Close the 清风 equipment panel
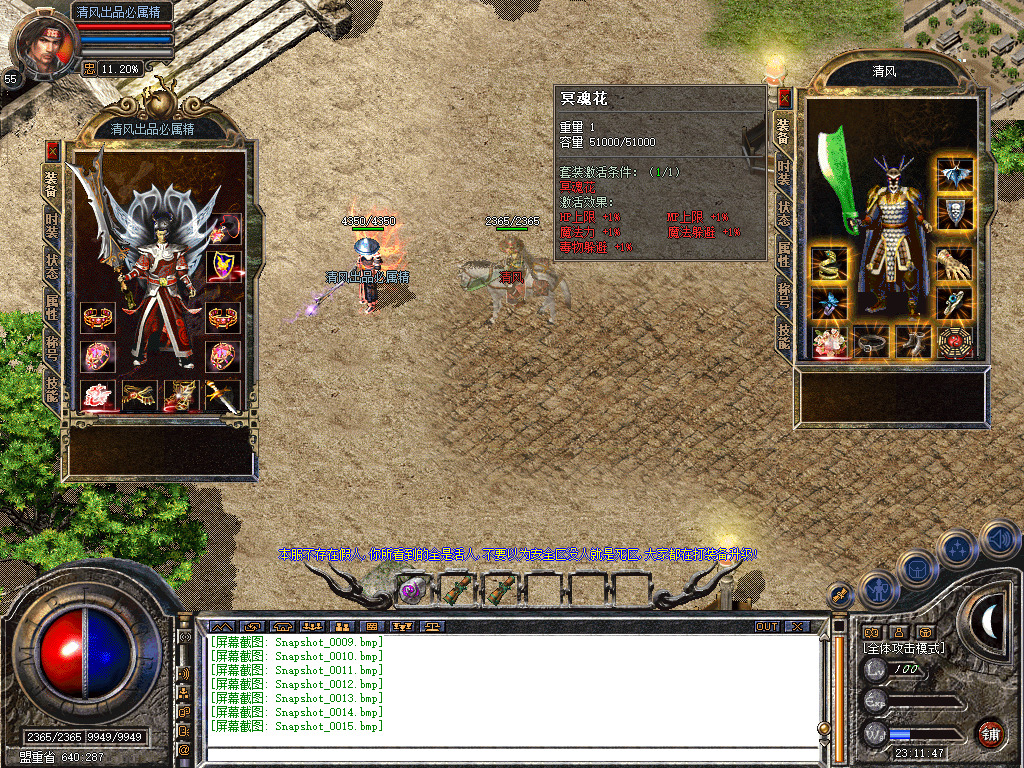This screenshot has height=768, width=1024. [784, 97]
